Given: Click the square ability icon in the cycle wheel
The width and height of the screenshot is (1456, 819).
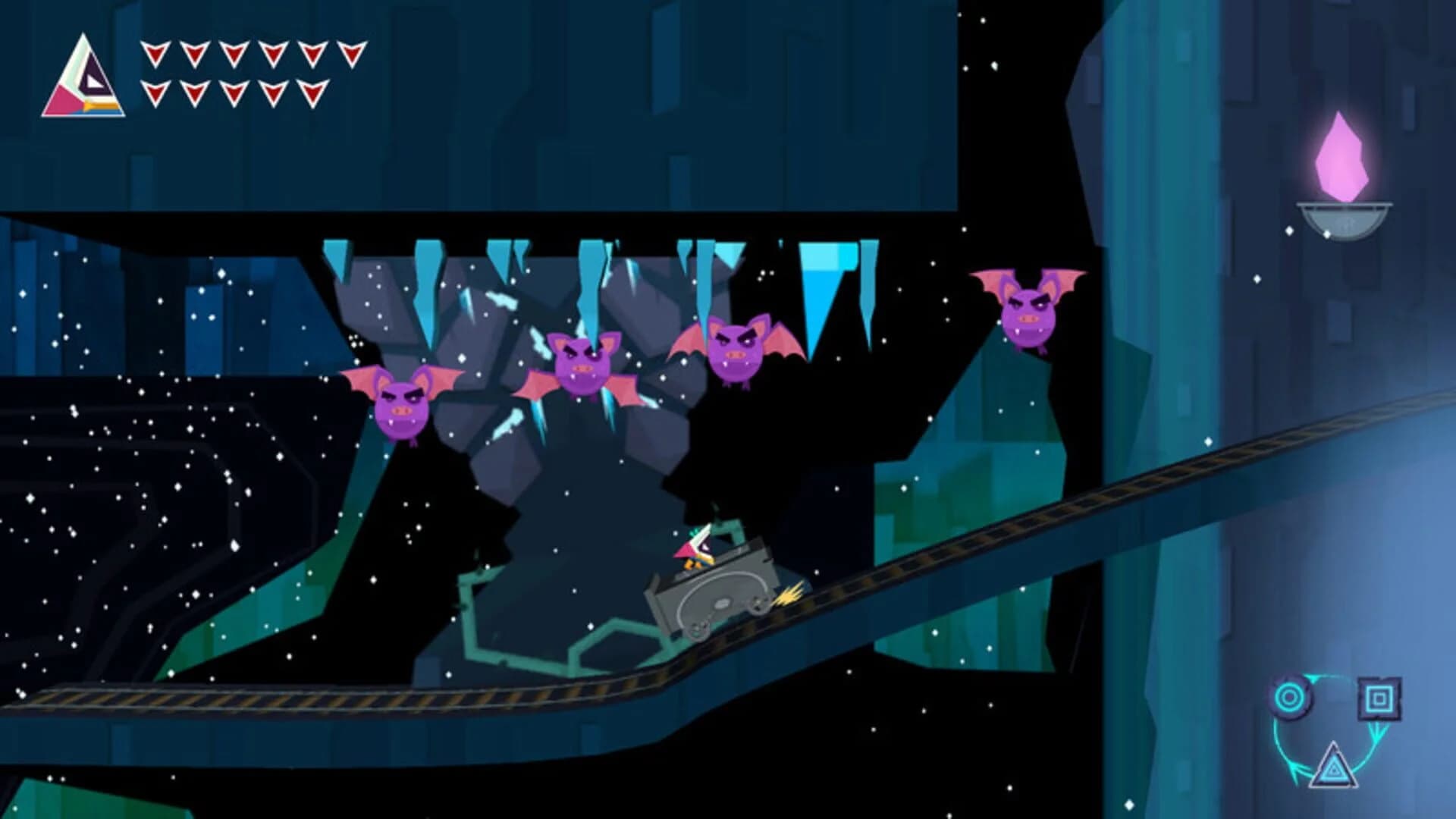Looking at the screenshot, I should coord(1379,698).
